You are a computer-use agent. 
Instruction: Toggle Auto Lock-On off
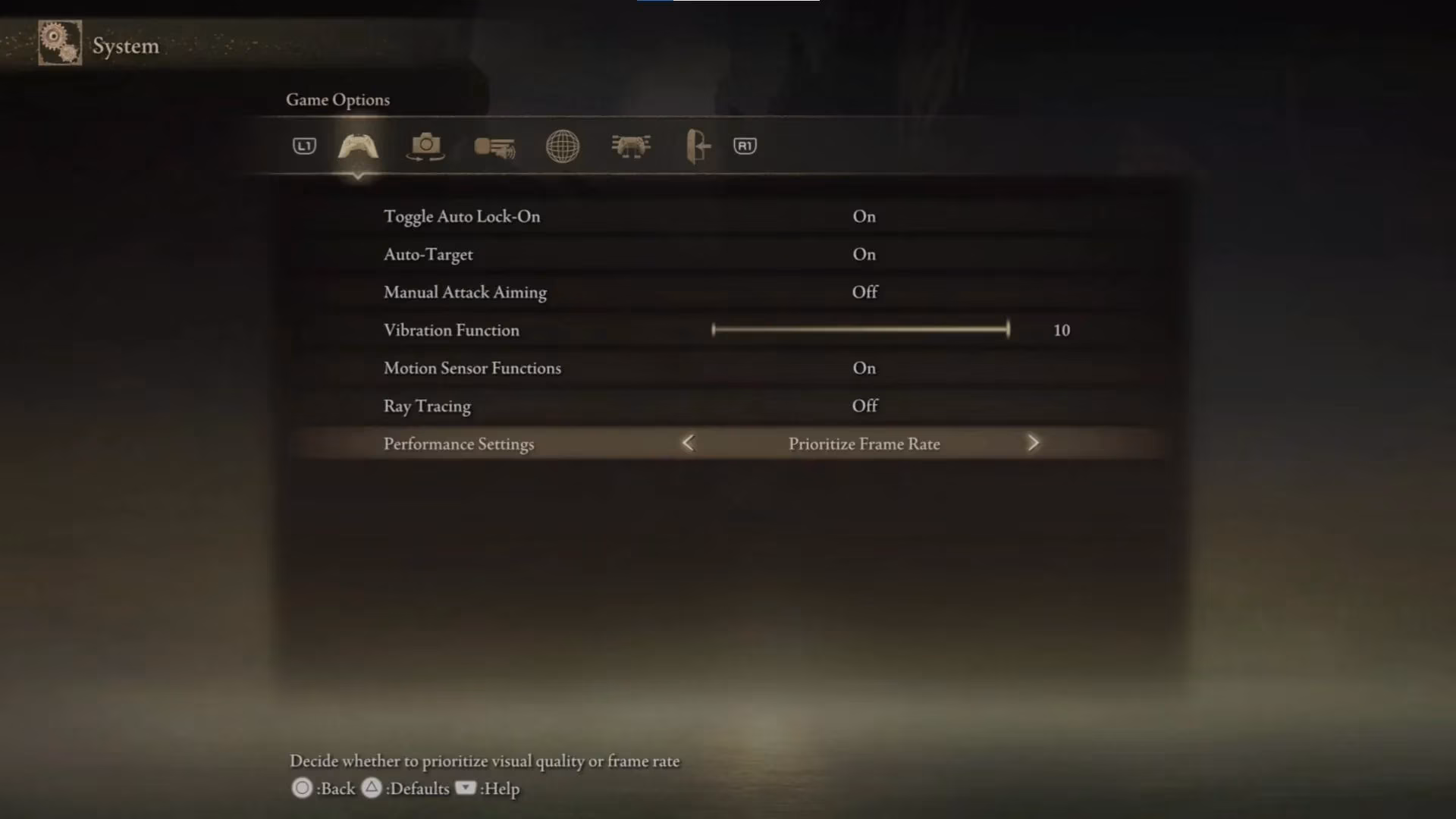pyautogui.click(x=864, y=216)
